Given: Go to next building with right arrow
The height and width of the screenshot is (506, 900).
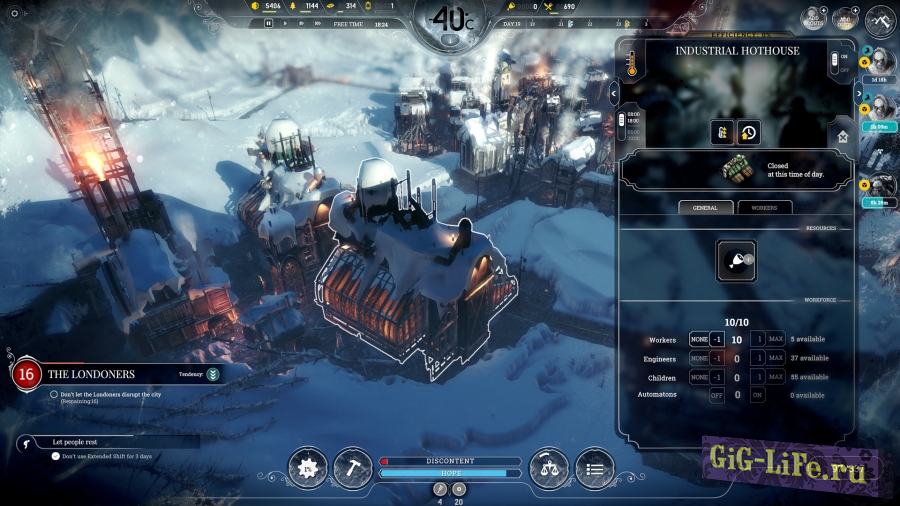Looking at the screenshot, I should (858, 94).
